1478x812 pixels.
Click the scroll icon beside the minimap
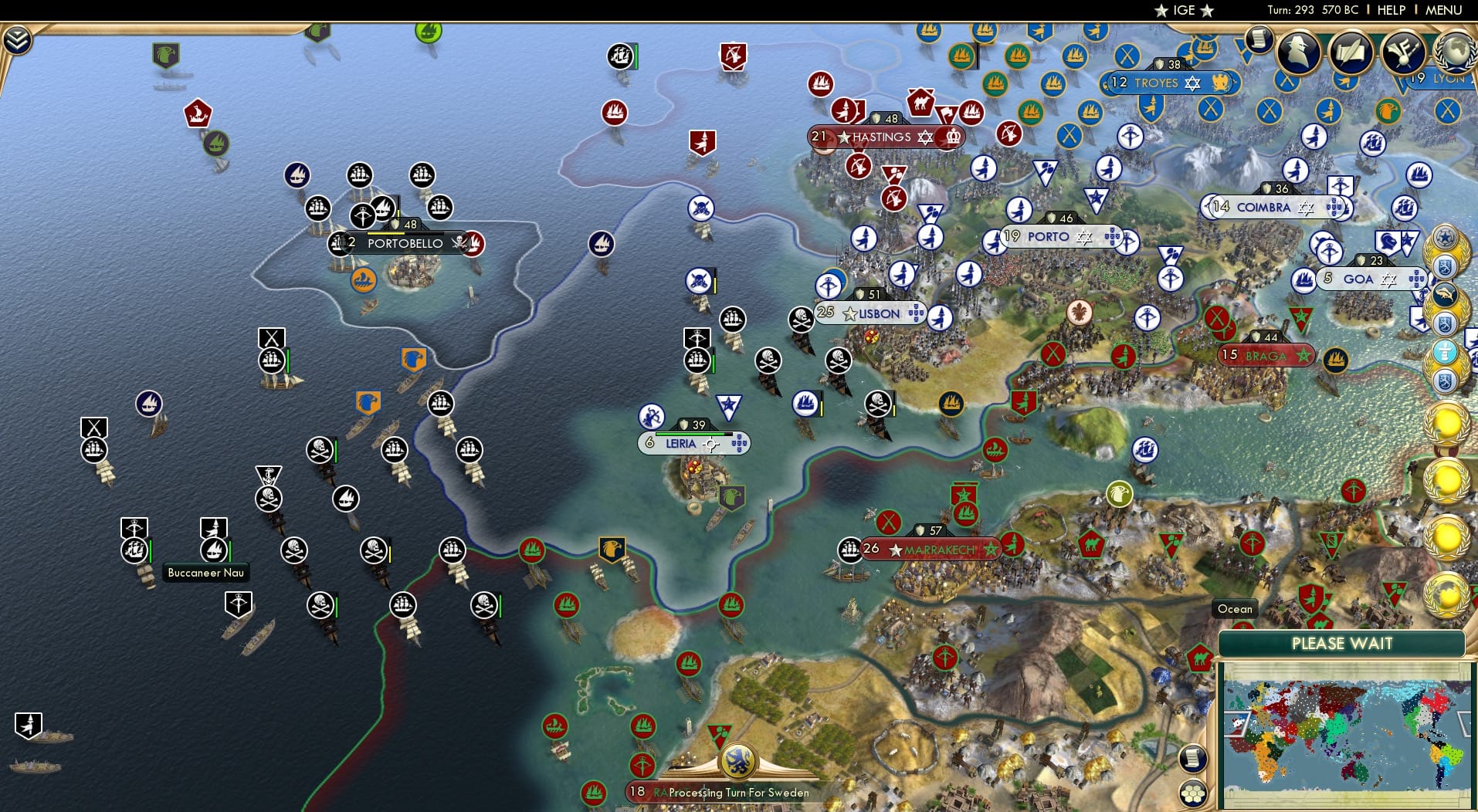[x=1193, y=759]
